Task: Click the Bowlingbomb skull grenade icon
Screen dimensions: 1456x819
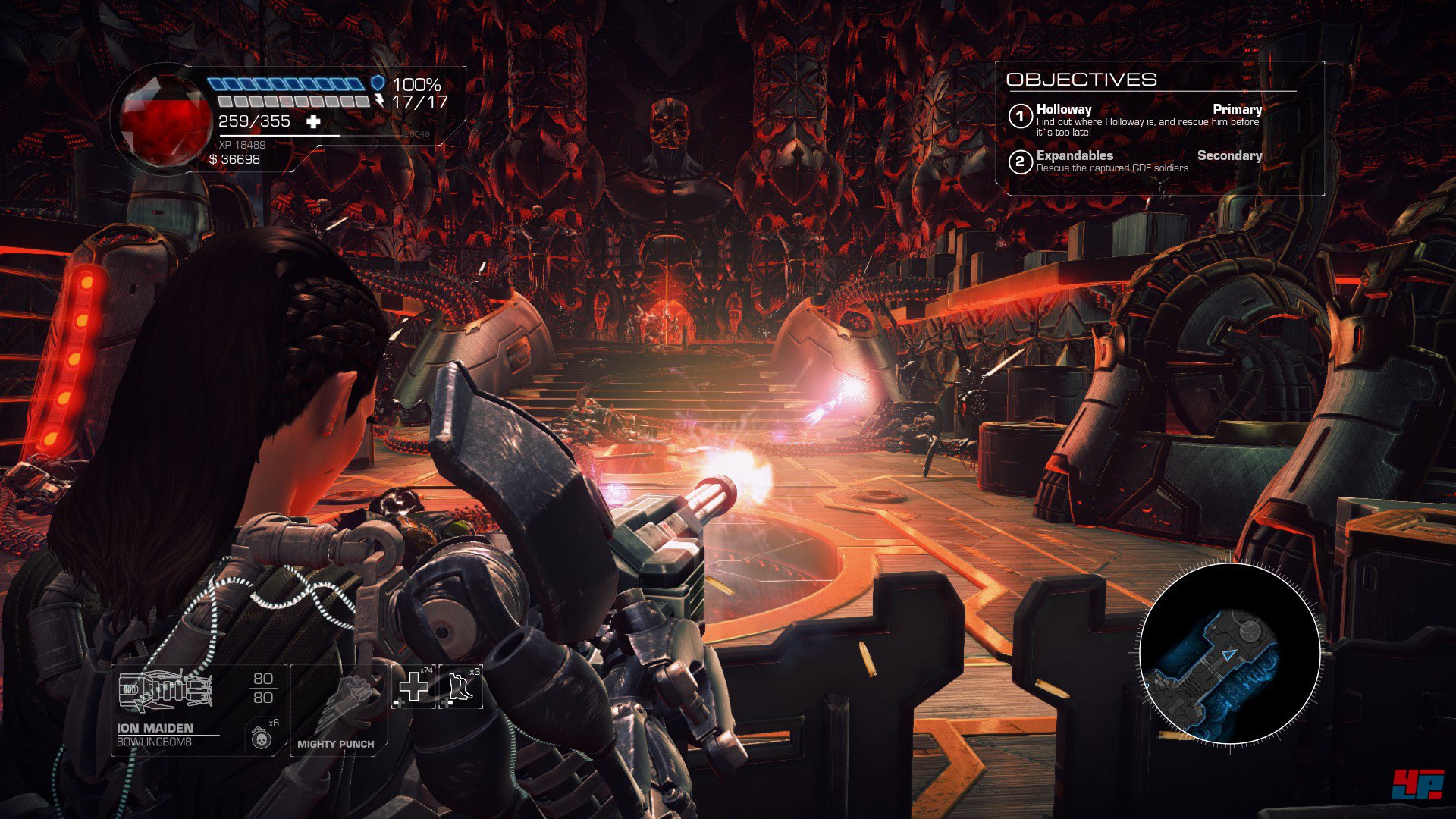Action: click(x=260, y=738)
